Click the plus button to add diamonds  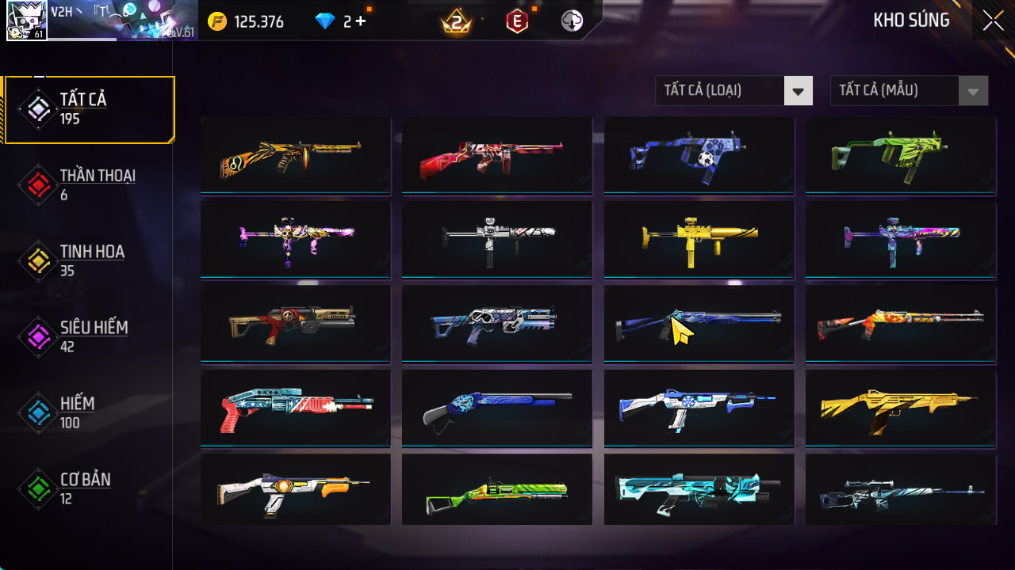click(360, 21)
